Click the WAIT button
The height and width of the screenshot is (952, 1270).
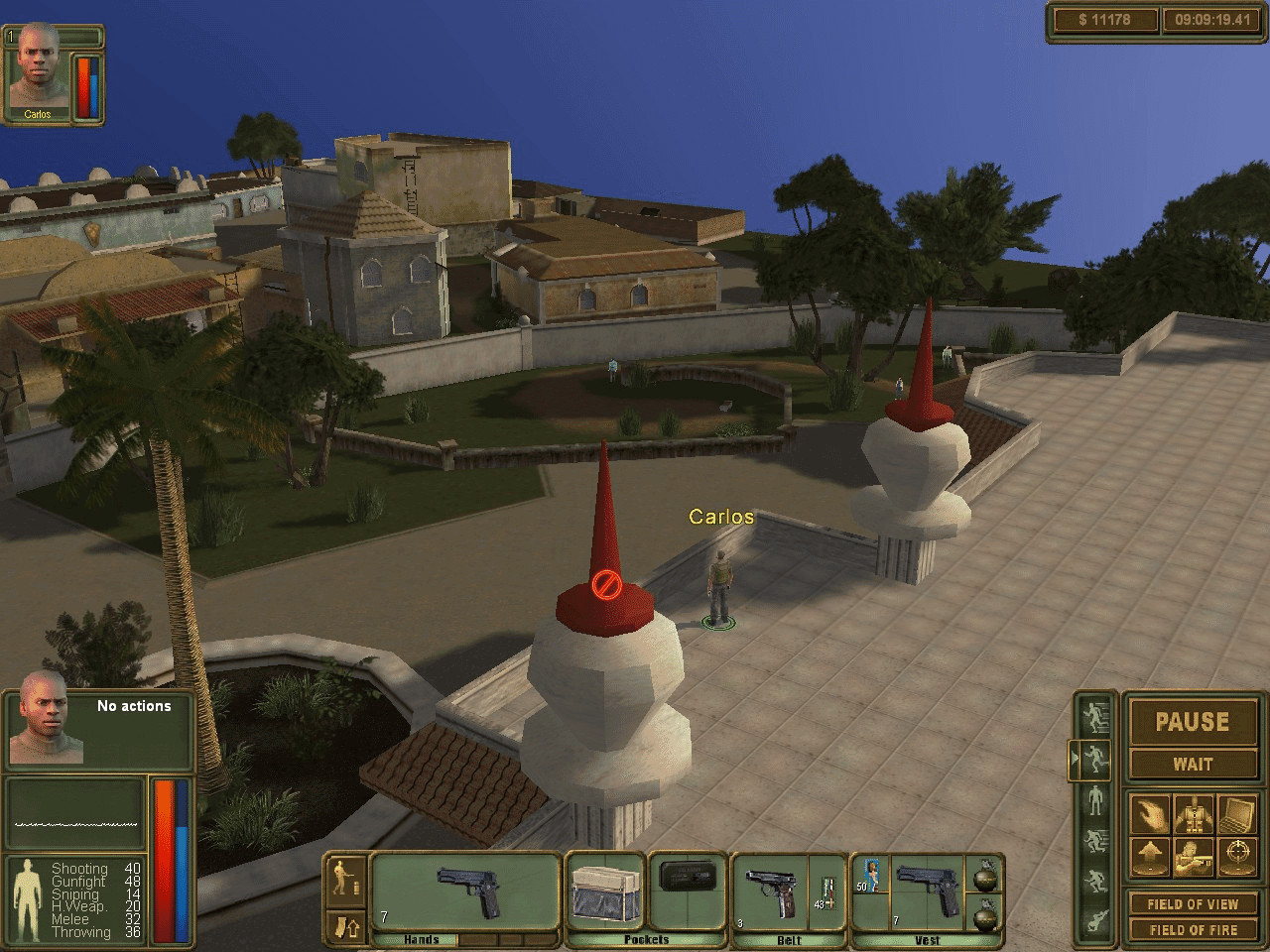tap(1192, 765)
